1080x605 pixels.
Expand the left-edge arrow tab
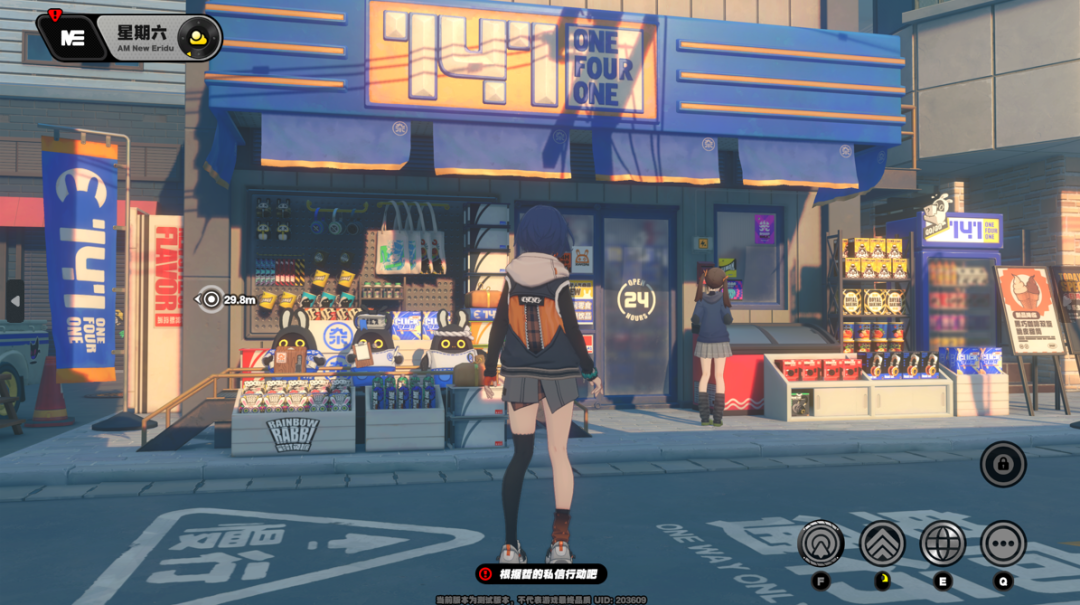(14, 300)
